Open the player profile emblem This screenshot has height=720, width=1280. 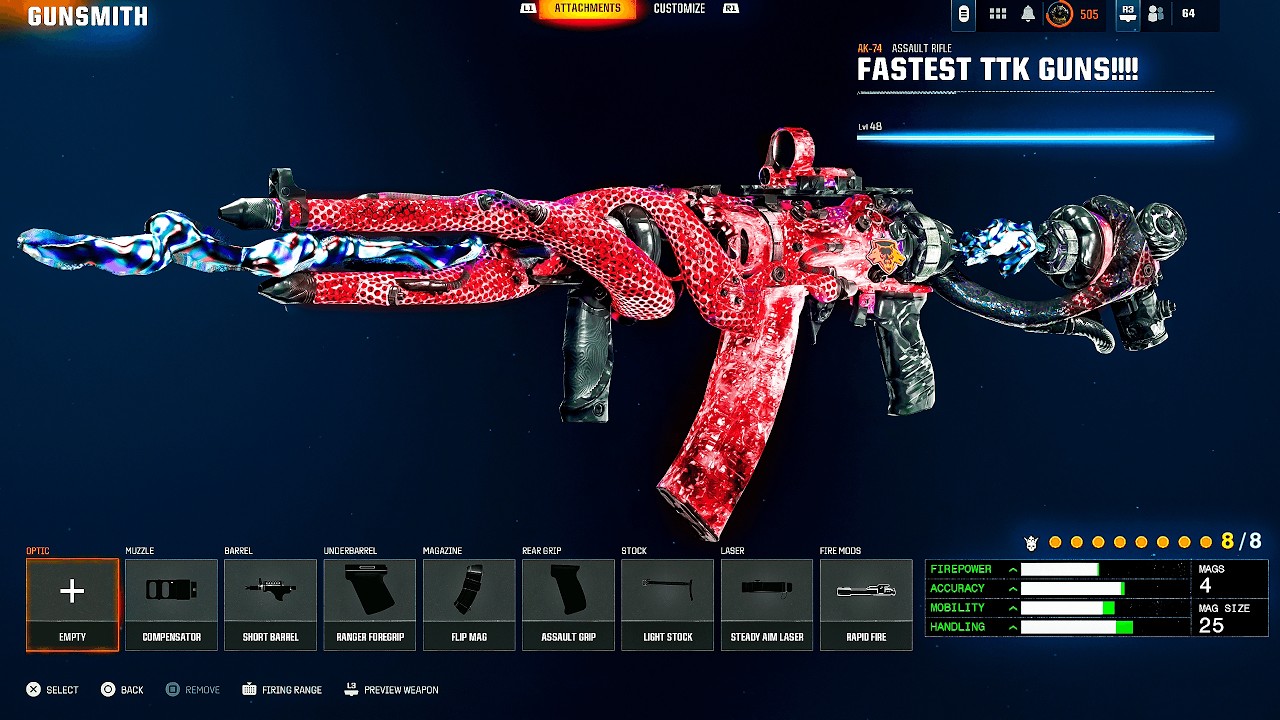(x=1059, y=14)
